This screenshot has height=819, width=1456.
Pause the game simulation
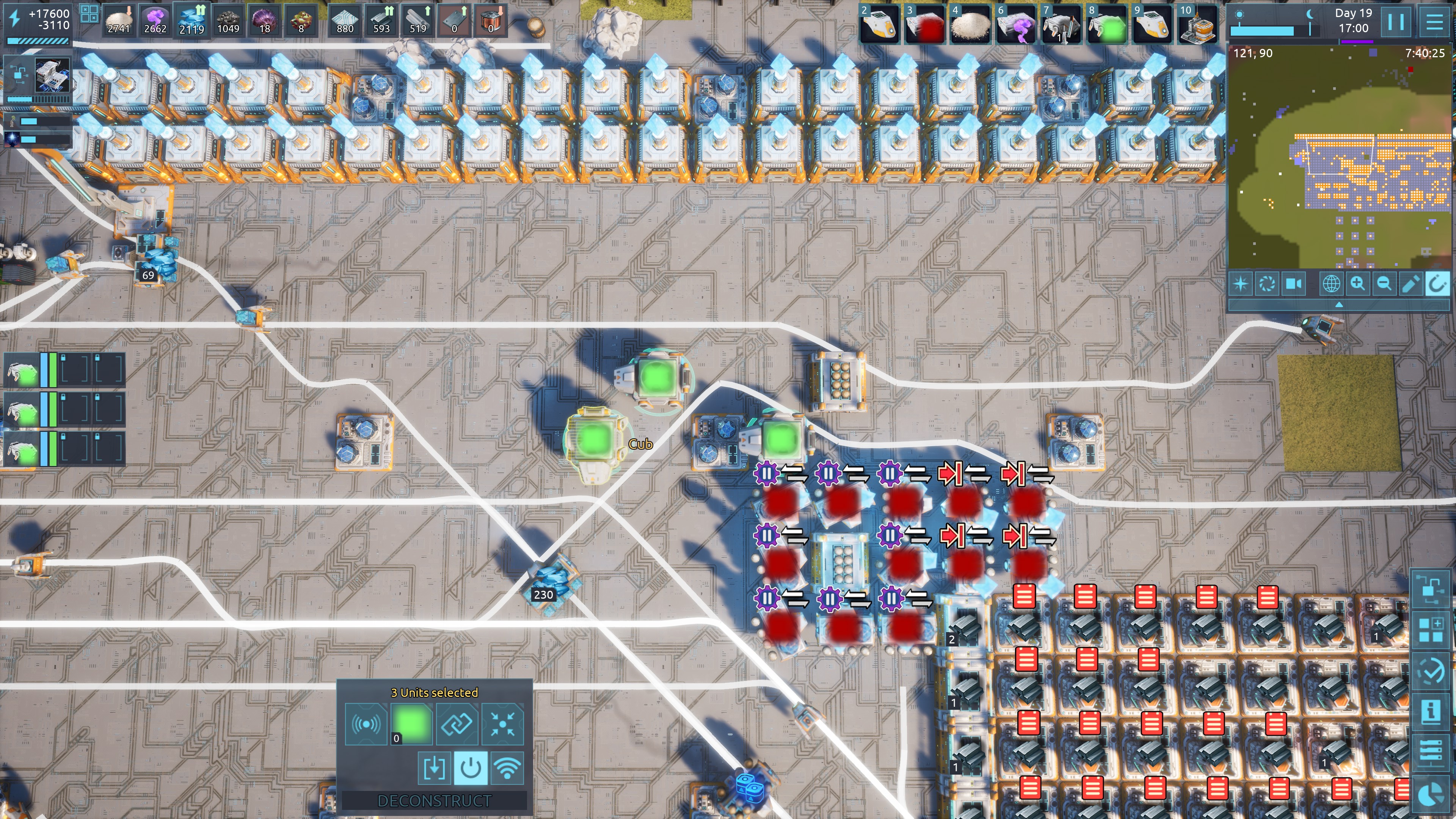coord(1395,23)
